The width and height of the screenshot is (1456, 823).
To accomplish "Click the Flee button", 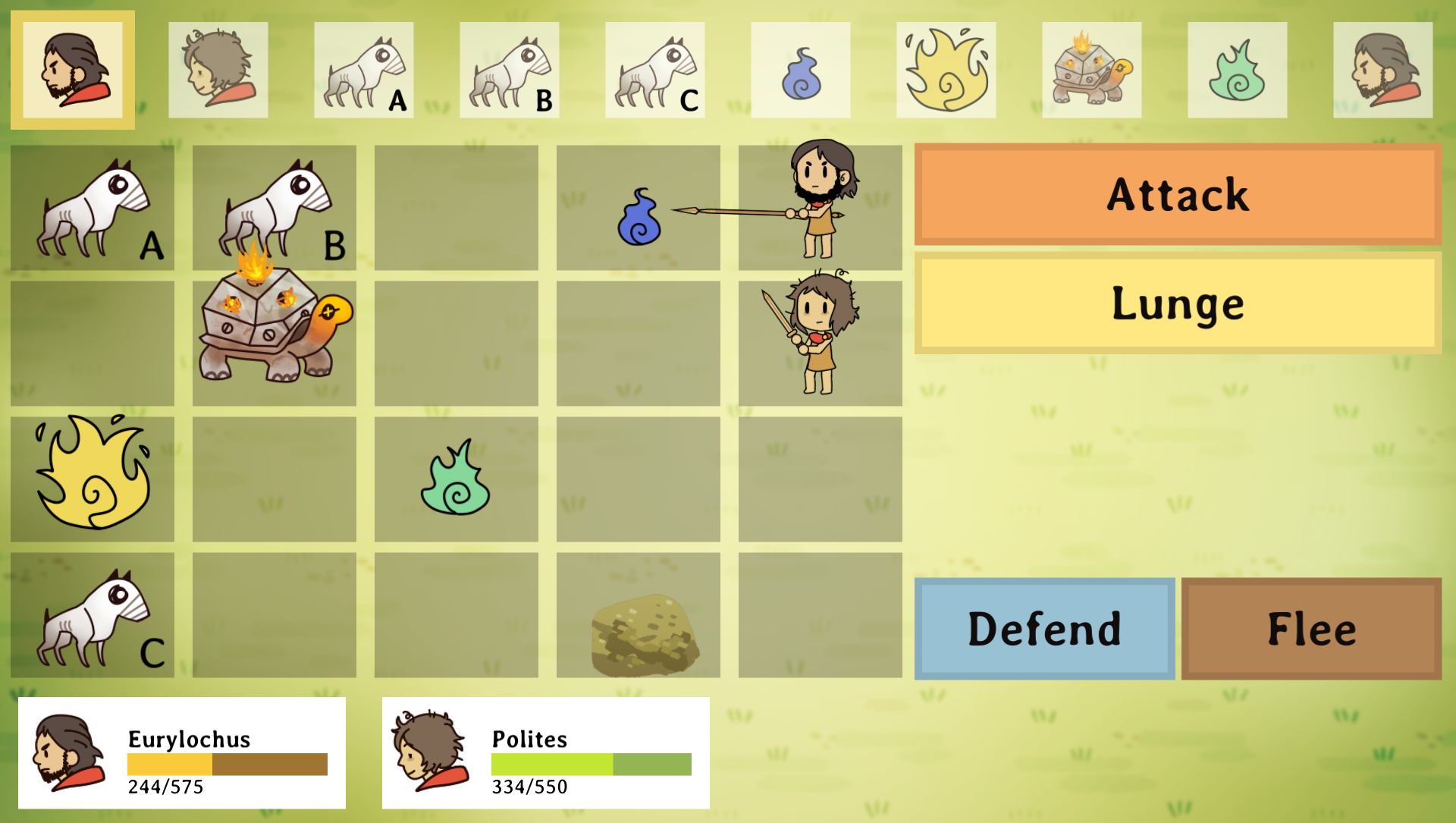I will (1312, 627).
